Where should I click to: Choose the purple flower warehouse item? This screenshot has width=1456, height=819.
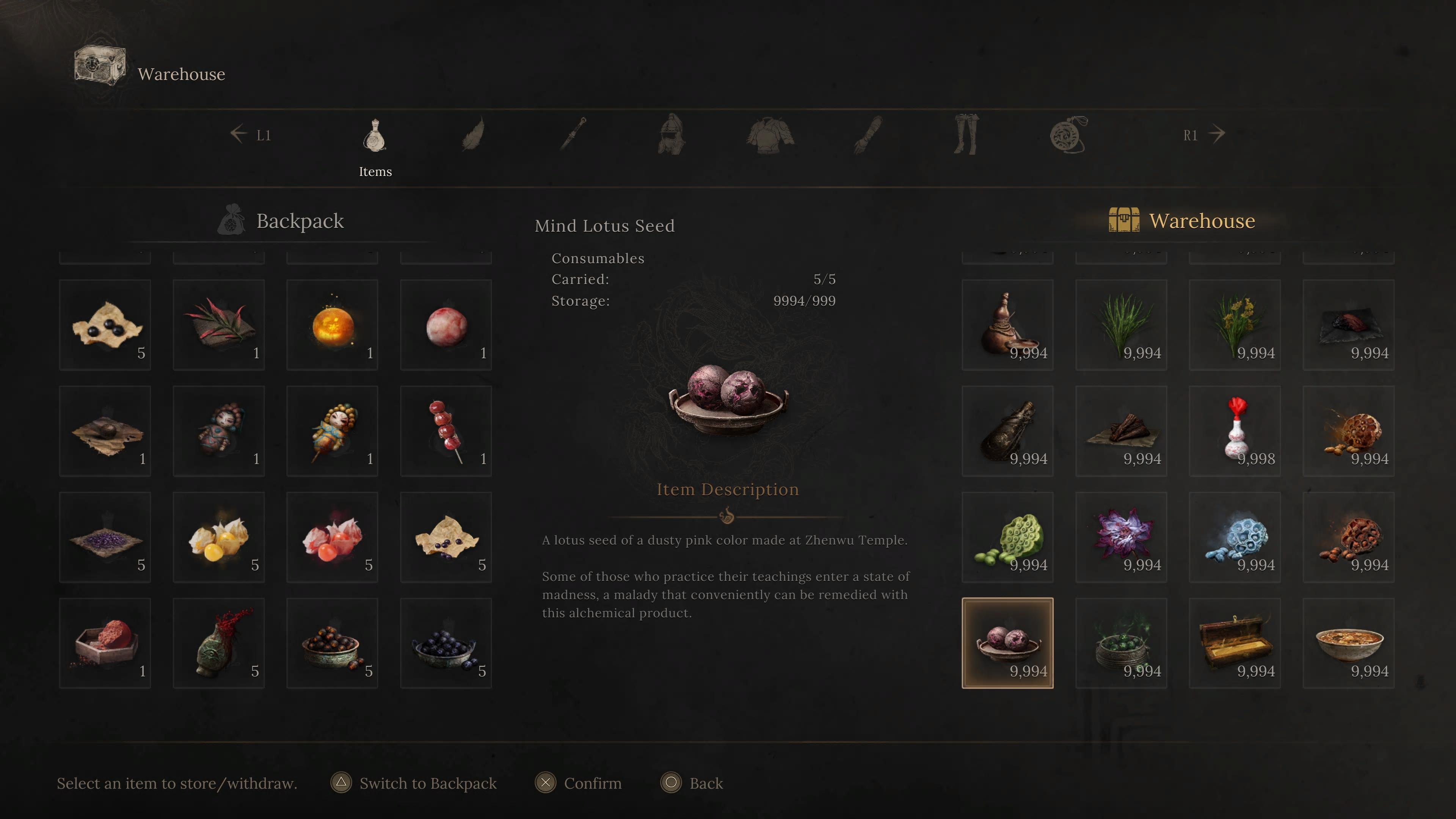[x=1121, y=537]
